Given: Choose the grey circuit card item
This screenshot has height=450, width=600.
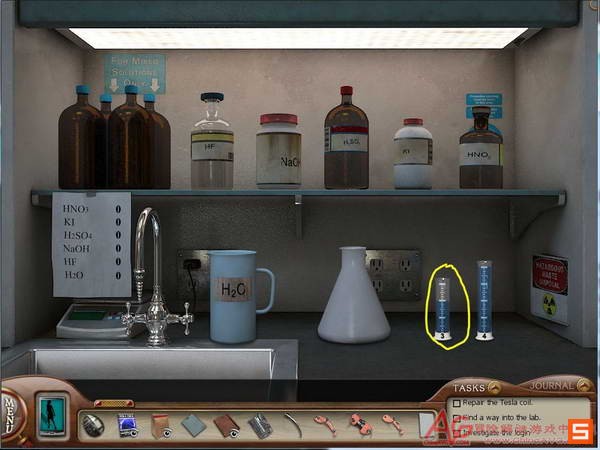Looking at the screenshot, I should [x=259, y=426].
